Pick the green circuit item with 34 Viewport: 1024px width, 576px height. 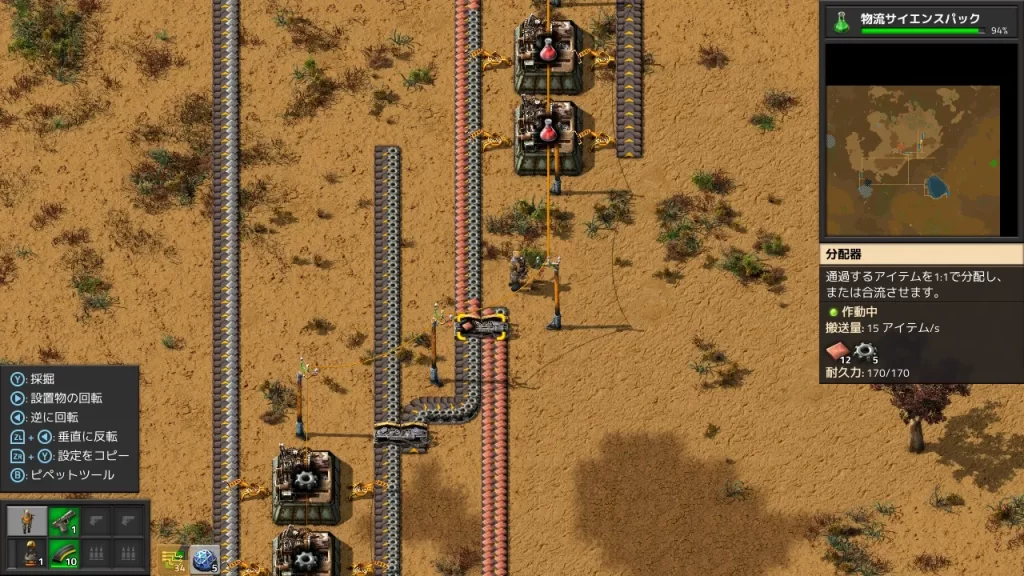[172, 557]
